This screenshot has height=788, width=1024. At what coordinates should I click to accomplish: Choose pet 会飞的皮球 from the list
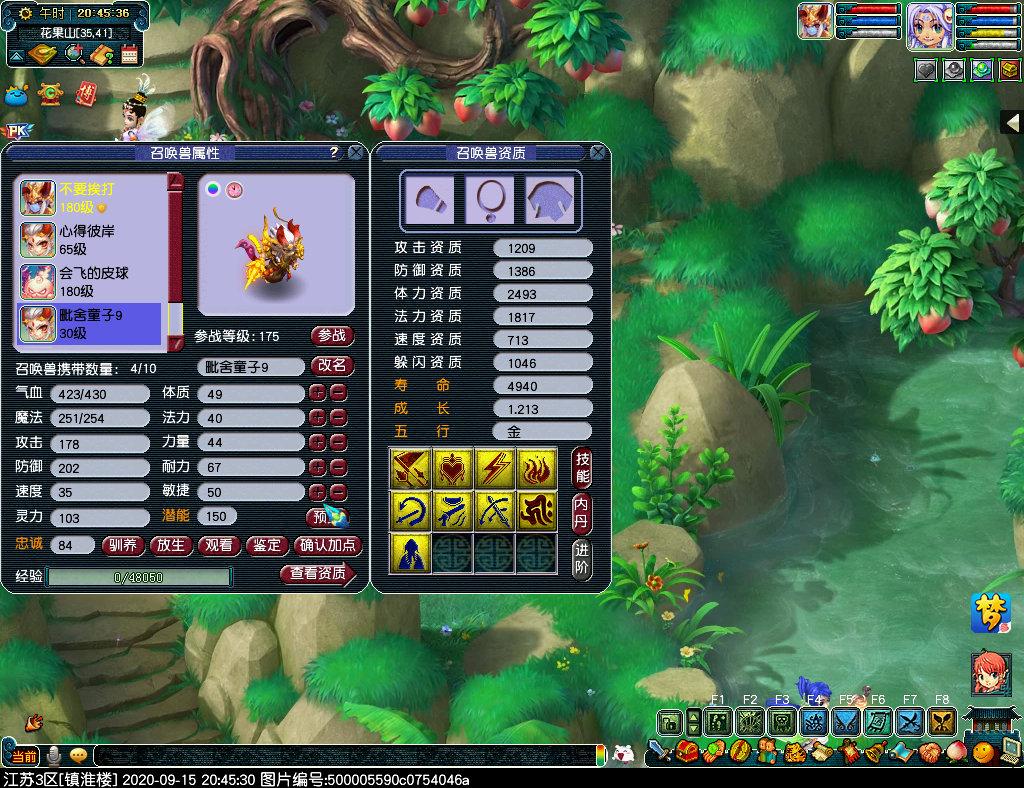(x=90, y=282)
